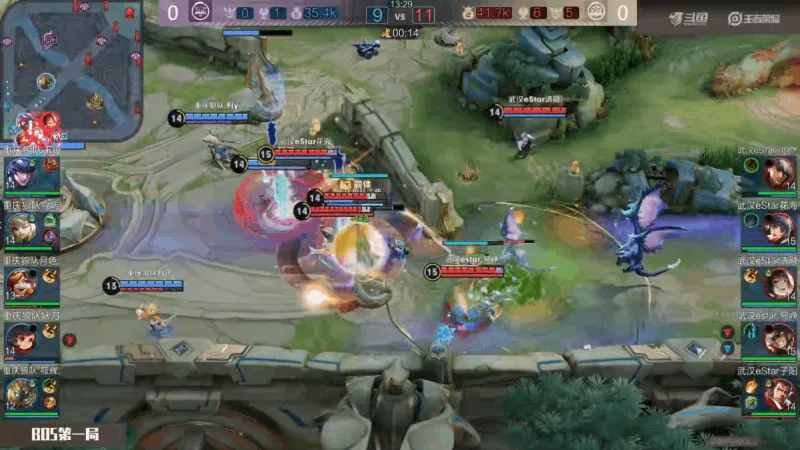The height and width of the screenshot is (450, 800).
Task: Click the blue team logo in scoreboard
Action: pos(197,12)
